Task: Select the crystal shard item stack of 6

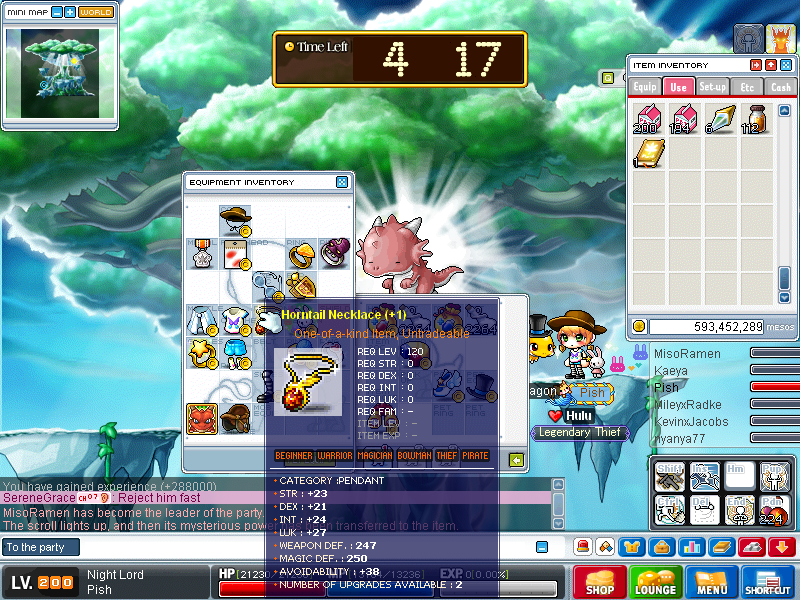Action: 718,119
